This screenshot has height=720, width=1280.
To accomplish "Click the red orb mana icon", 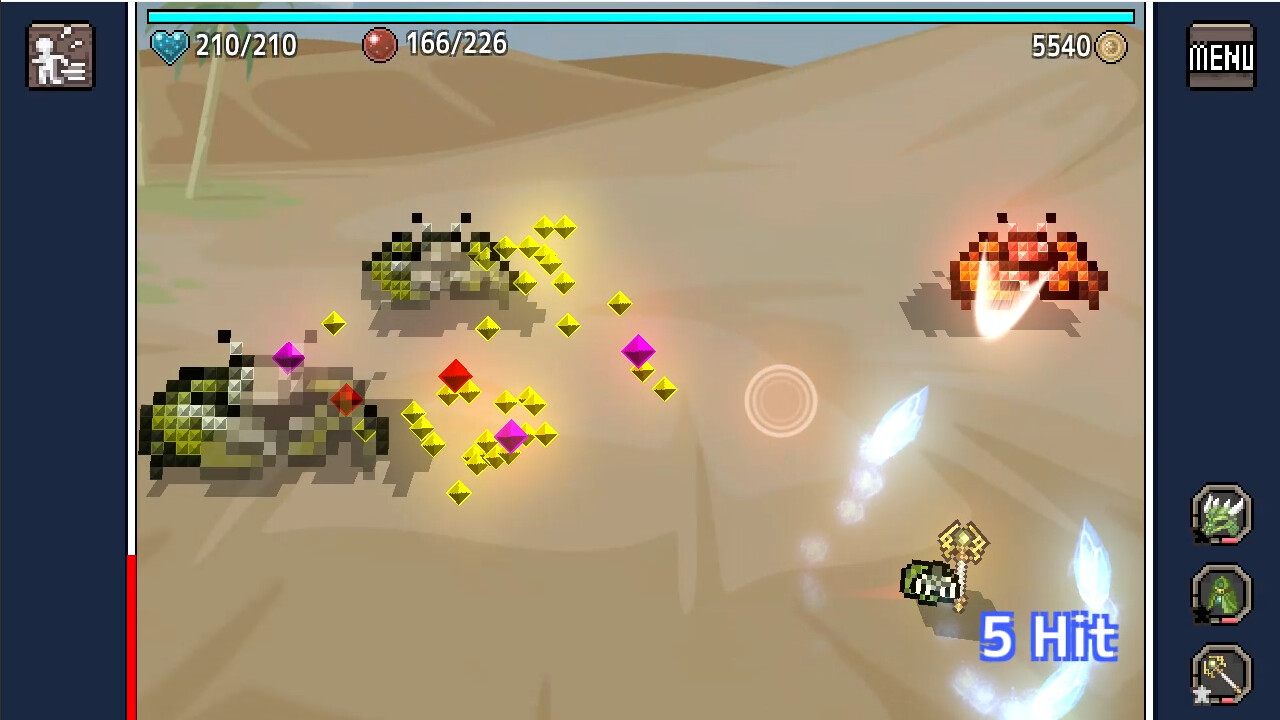I will (382, 44).
